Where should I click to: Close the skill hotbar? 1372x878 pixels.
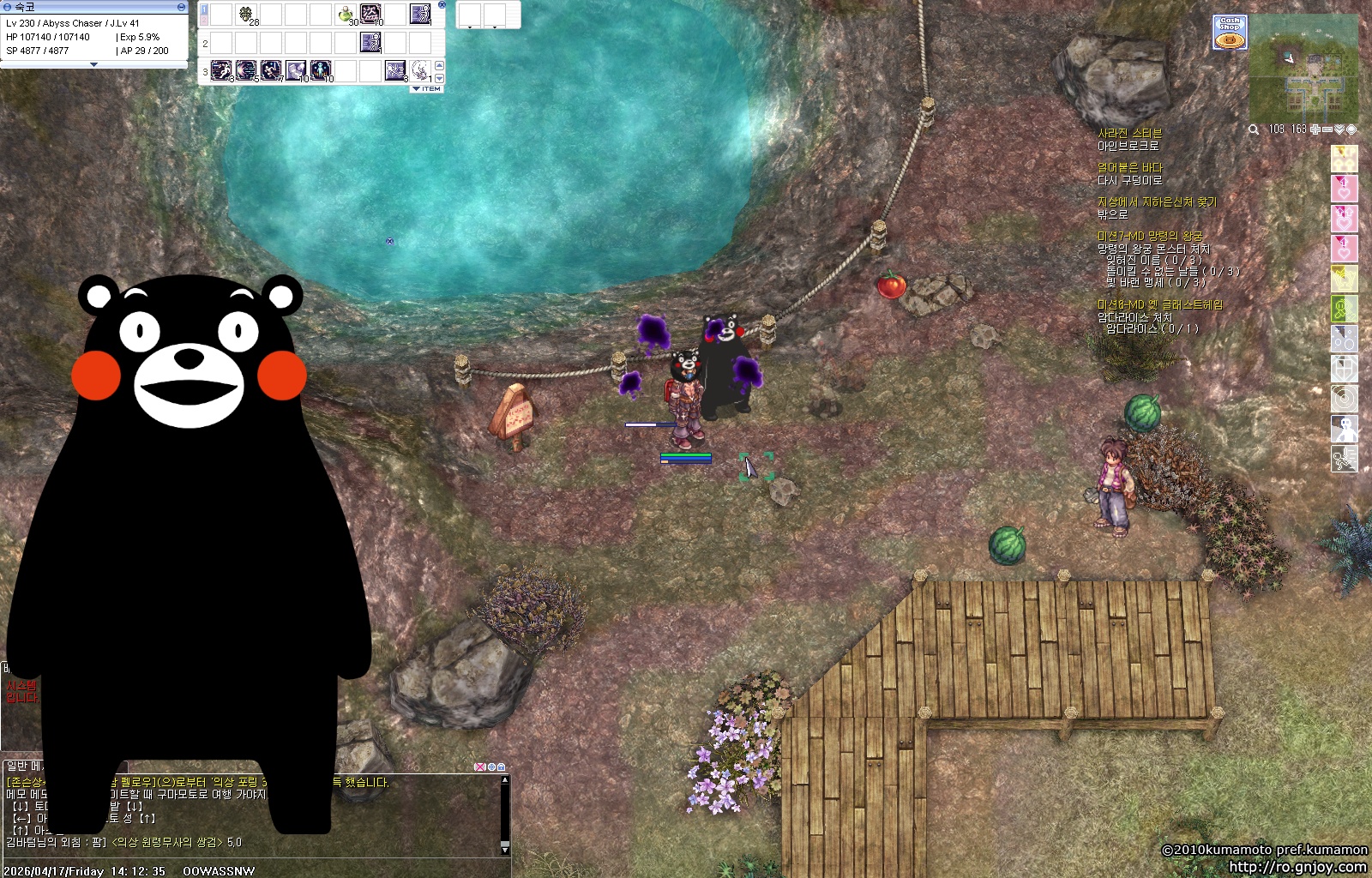(442, 4)
